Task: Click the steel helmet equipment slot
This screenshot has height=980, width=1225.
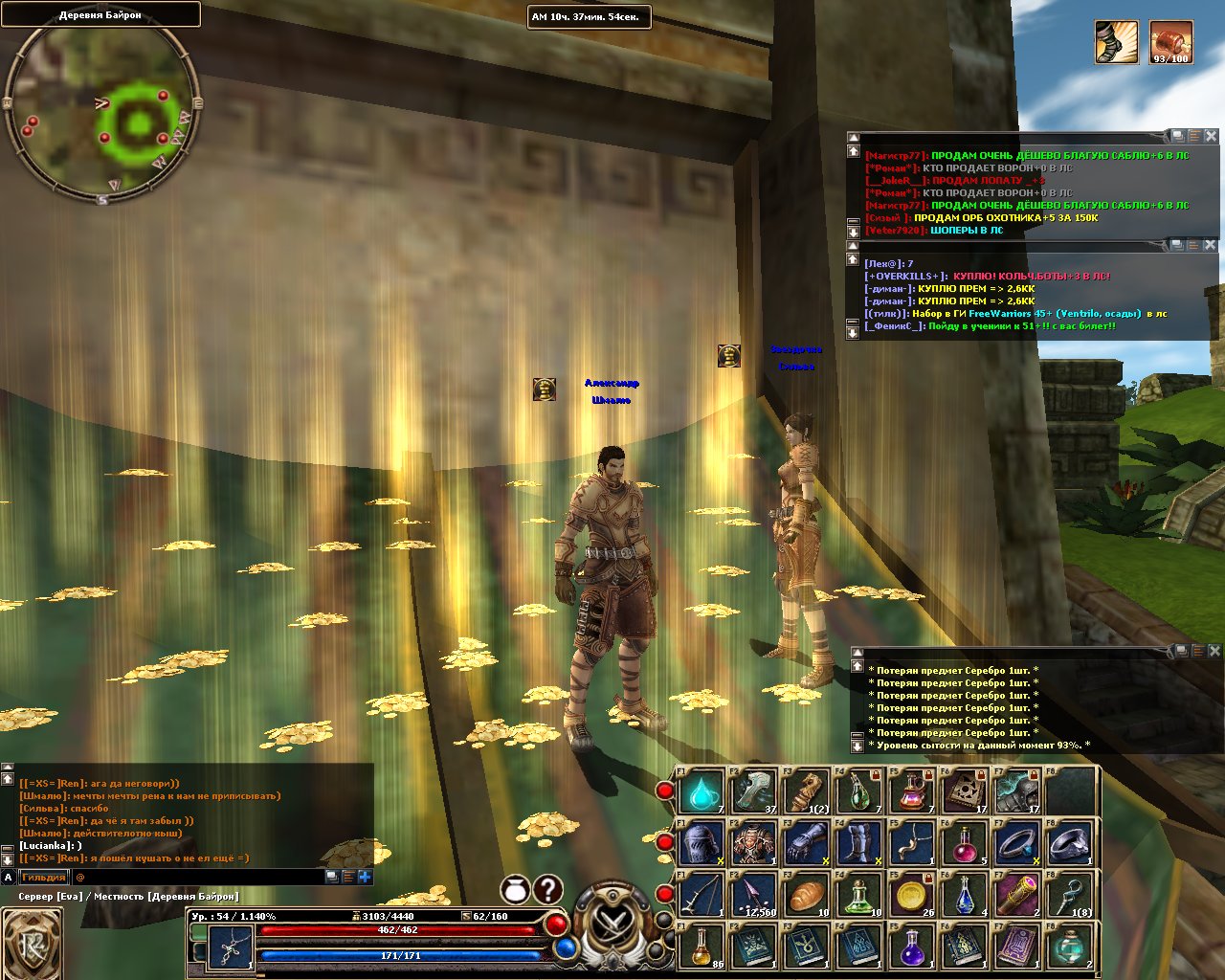Action: 702,844
